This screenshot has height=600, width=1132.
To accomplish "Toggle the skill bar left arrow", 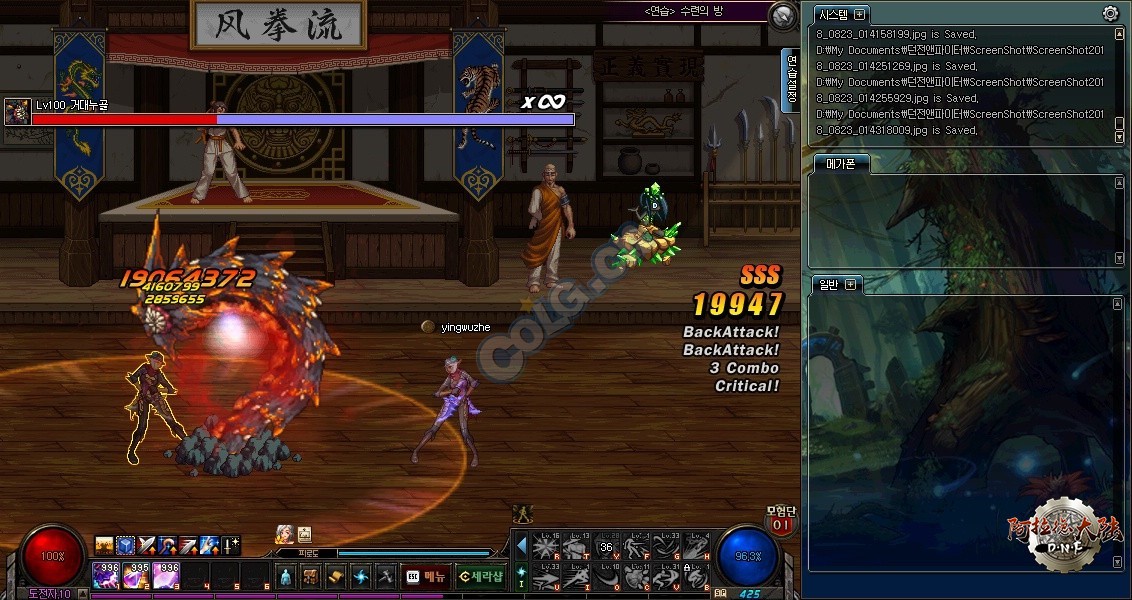I will [521, 546].
